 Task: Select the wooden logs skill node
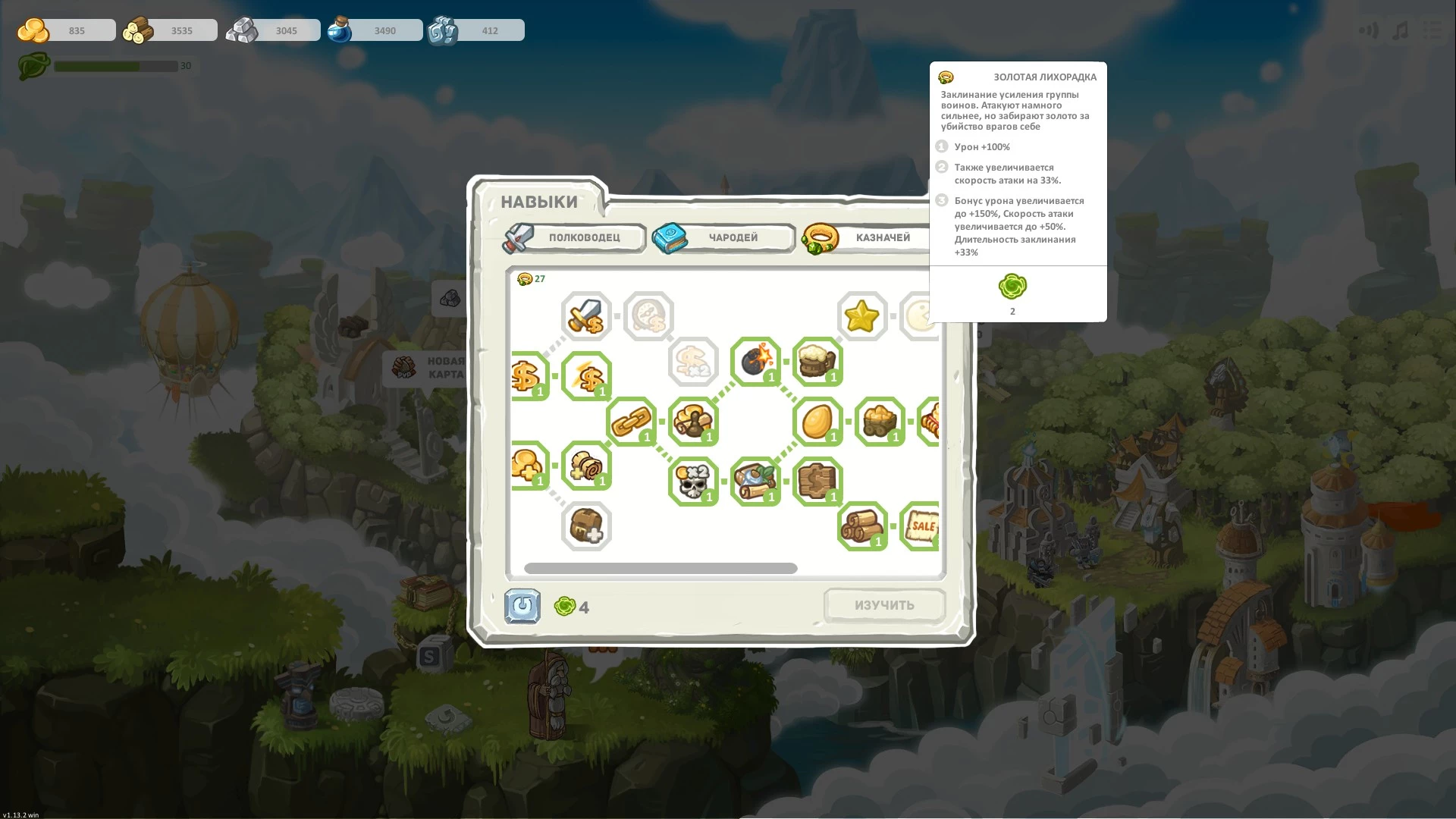point(861,526)
